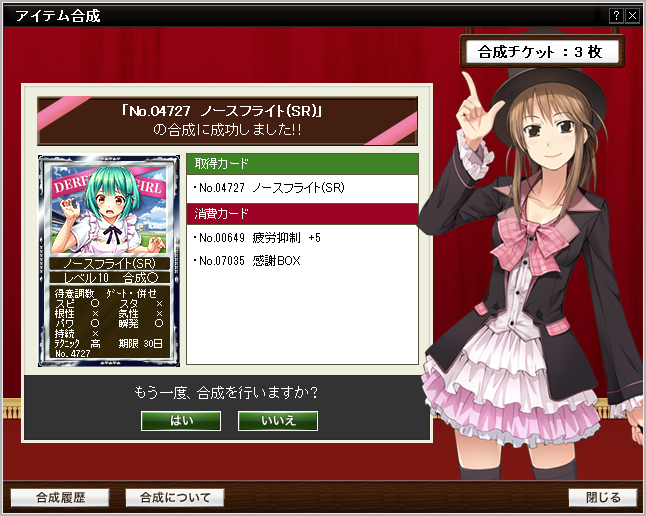
Task: Confirm with the はい button
Action: [181, 420]
